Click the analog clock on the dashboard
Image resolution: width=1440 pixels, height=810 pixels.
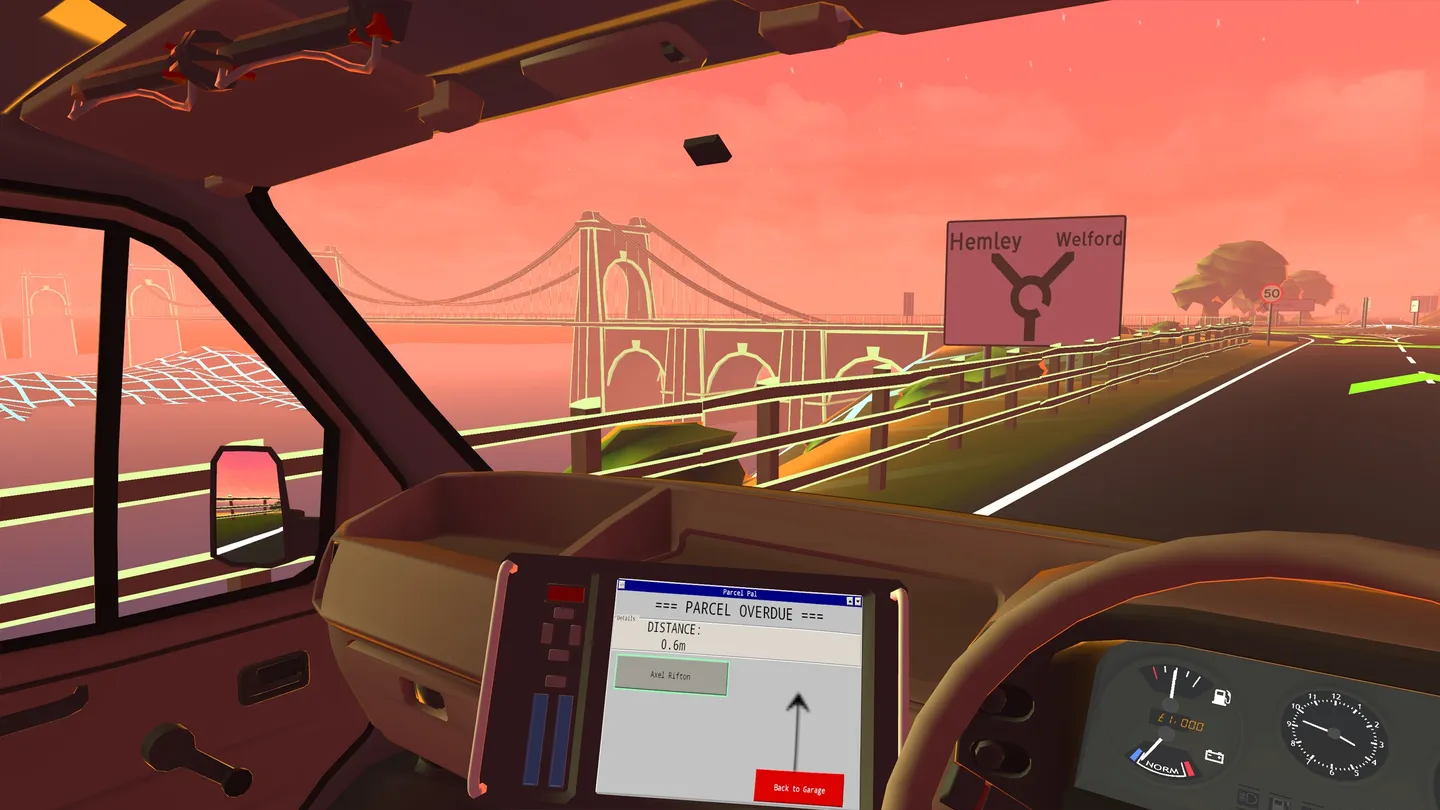[x=1333, y=732]
